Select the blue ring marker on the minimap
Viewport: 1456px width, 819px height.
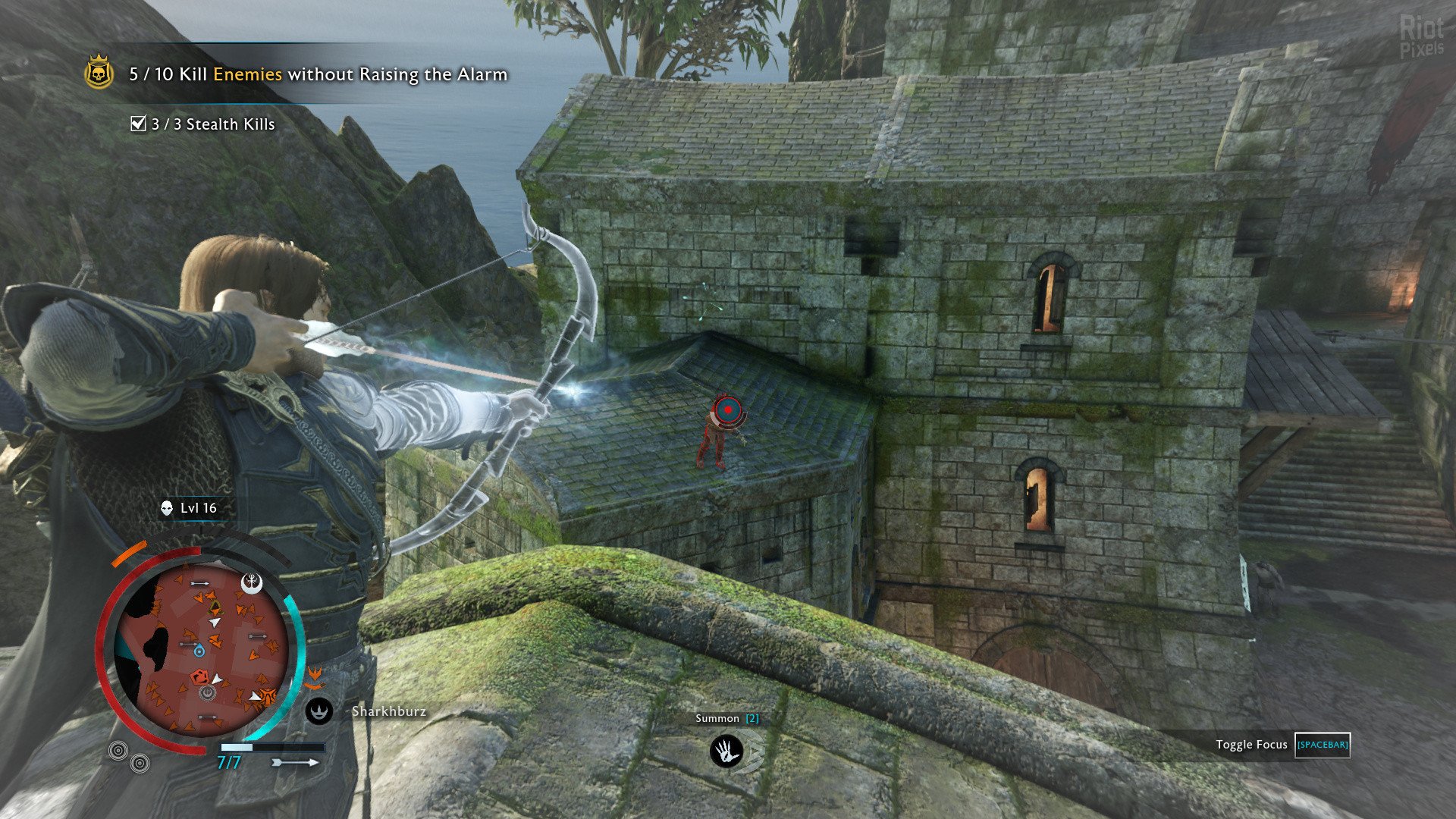pyautogui.click(x=199, y=651)
